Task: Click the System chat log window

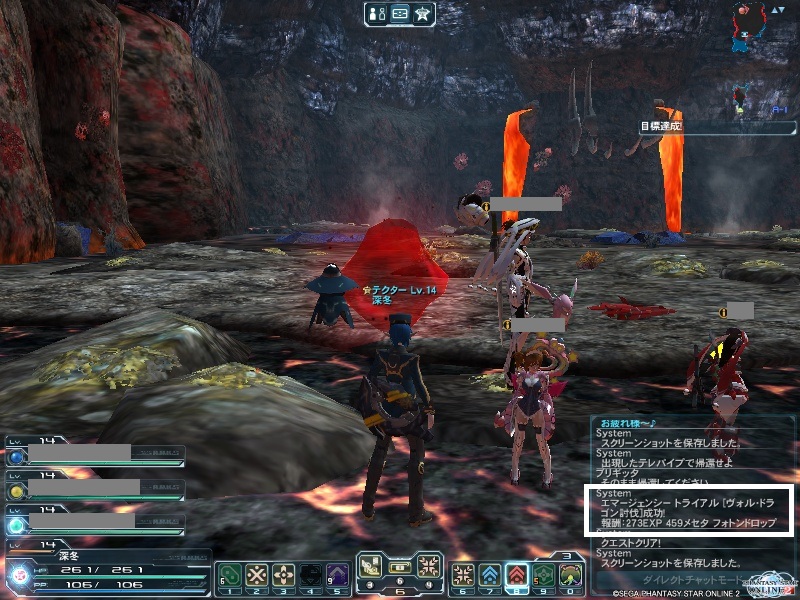Action: (692, 490)
